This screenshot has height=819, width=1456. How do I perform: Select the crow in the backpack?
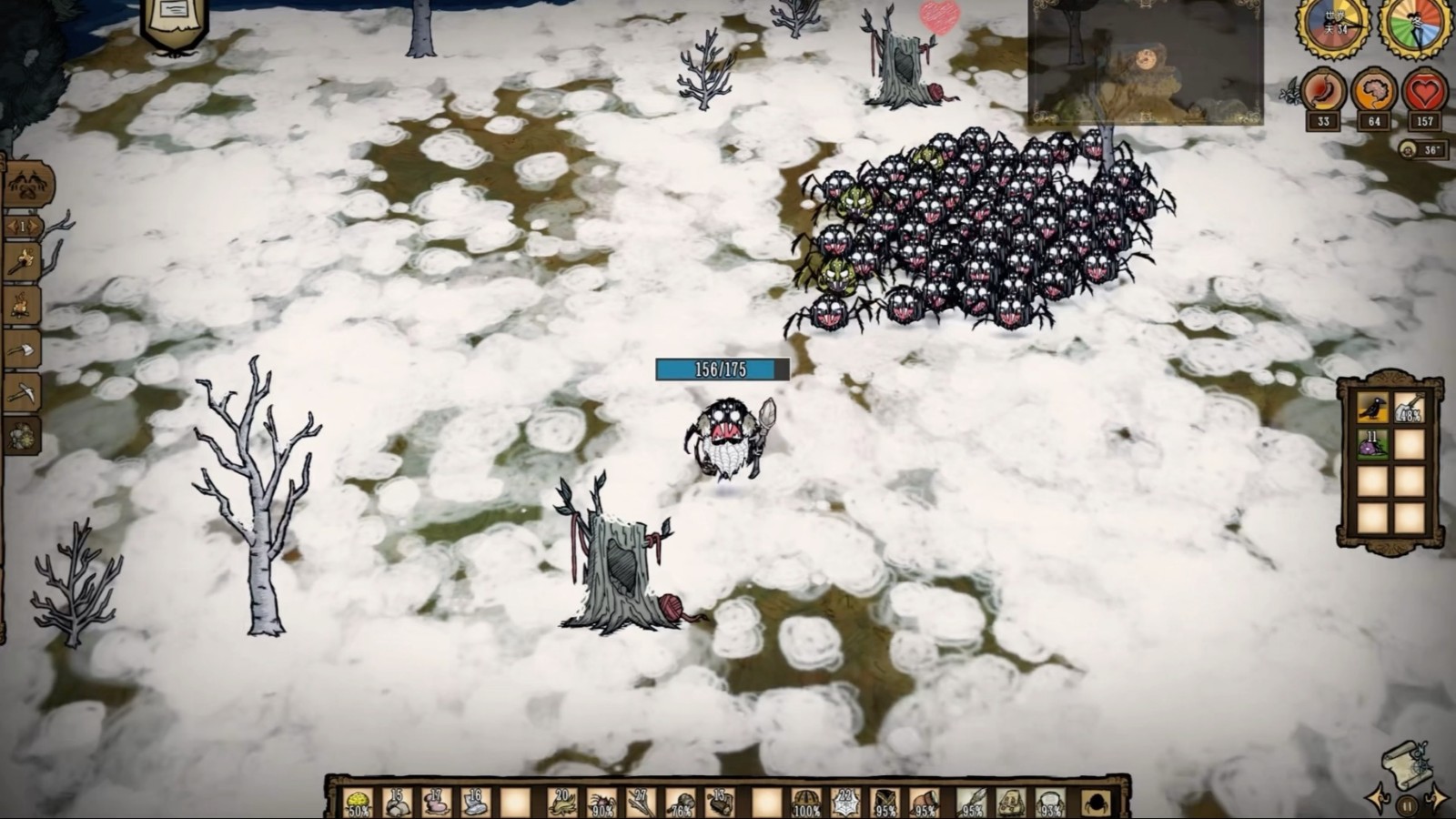[1371, 409]
